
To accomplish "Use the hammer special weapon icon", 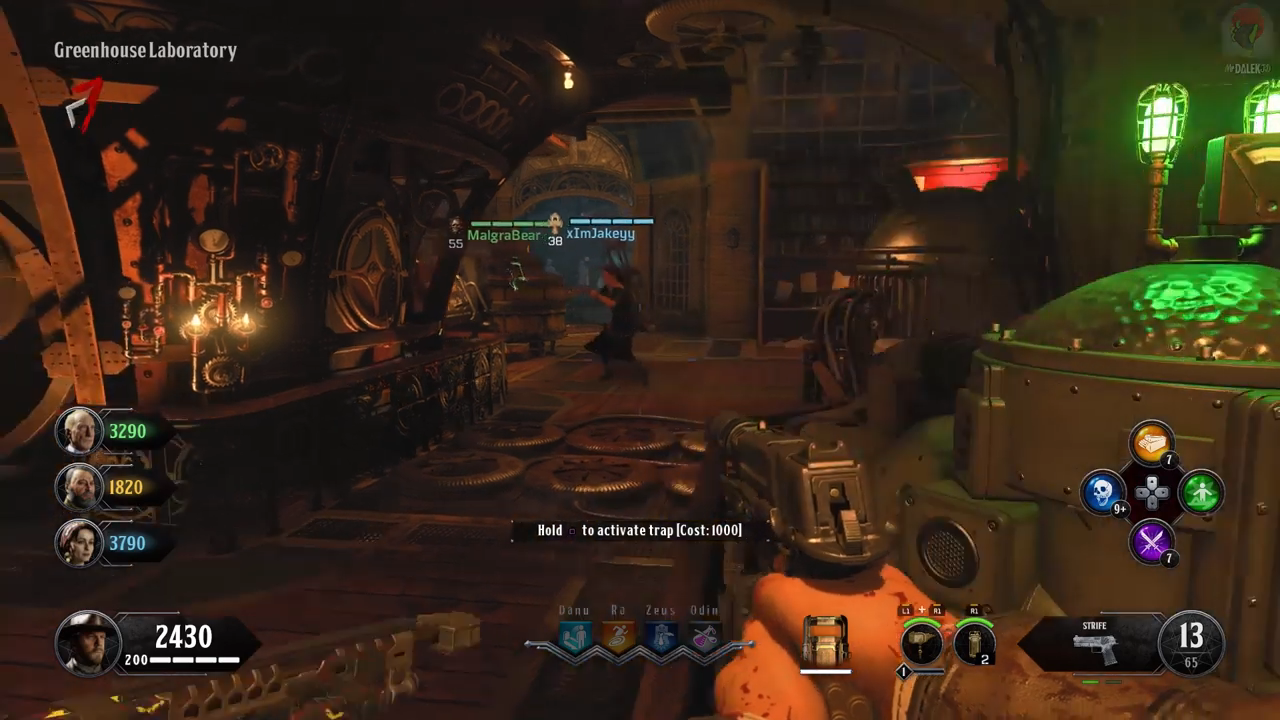I will point(921,643).
